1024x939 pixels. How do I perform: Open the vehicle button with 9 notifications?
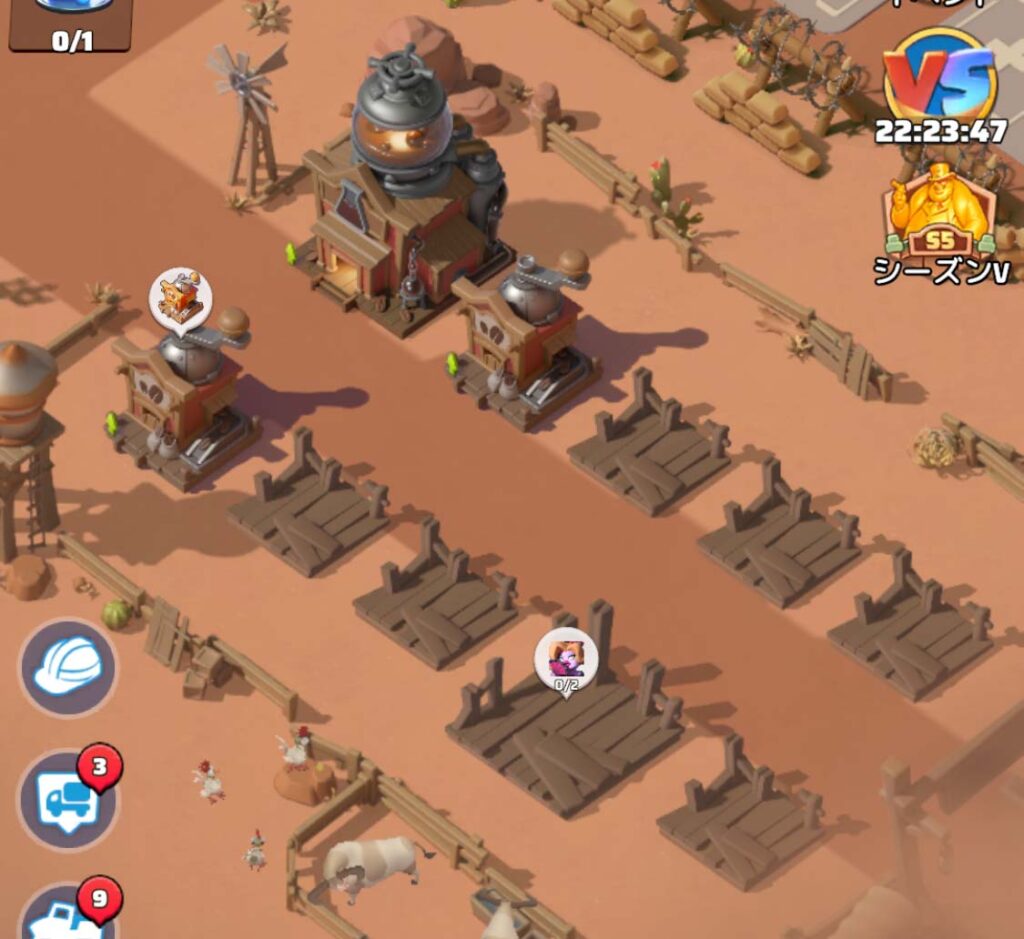(x=66, y=915)
